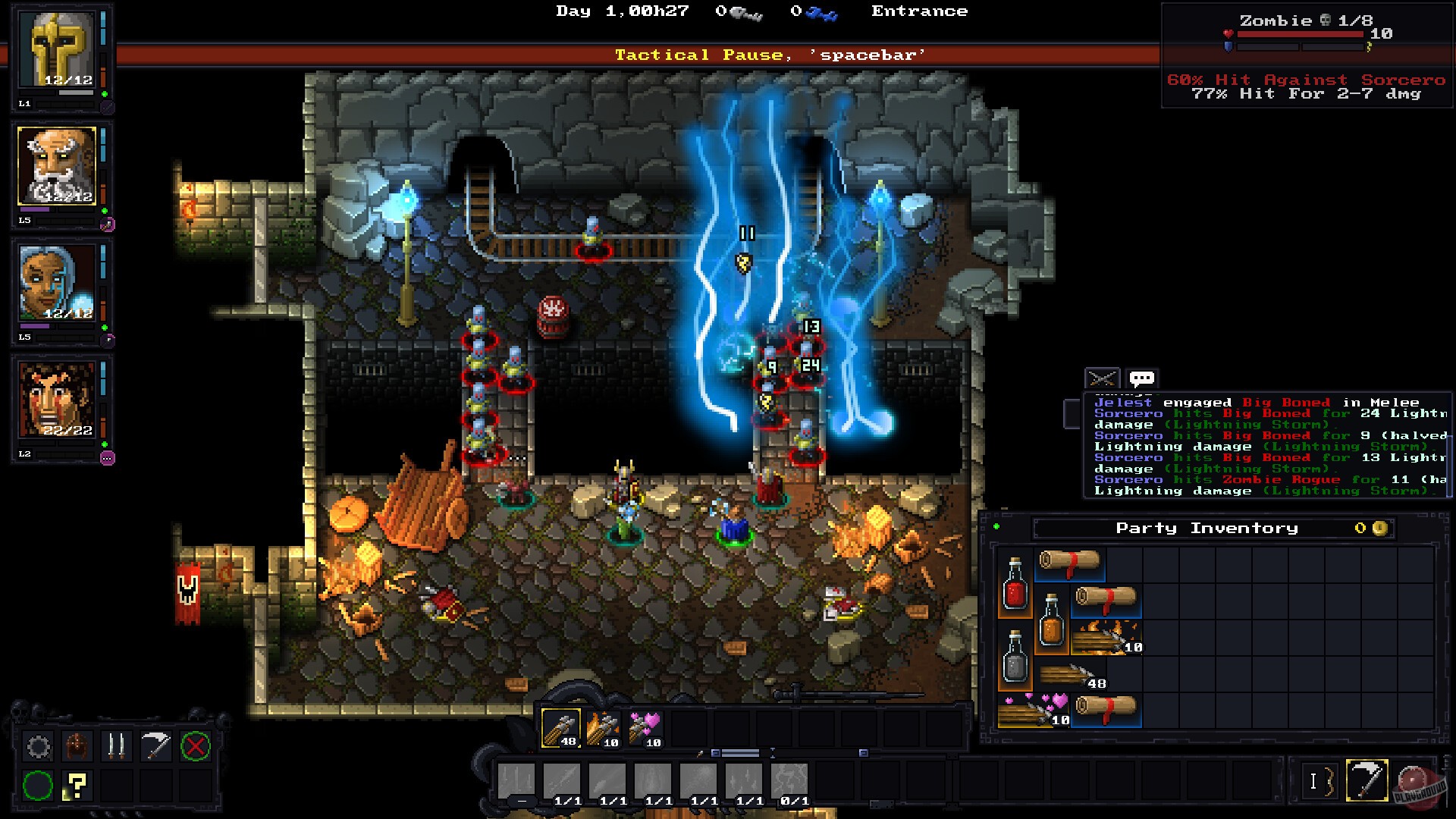This screenshot has height=819, width=1456.
Task: Cancel action via the red X icon
Action: click(196, 745)
